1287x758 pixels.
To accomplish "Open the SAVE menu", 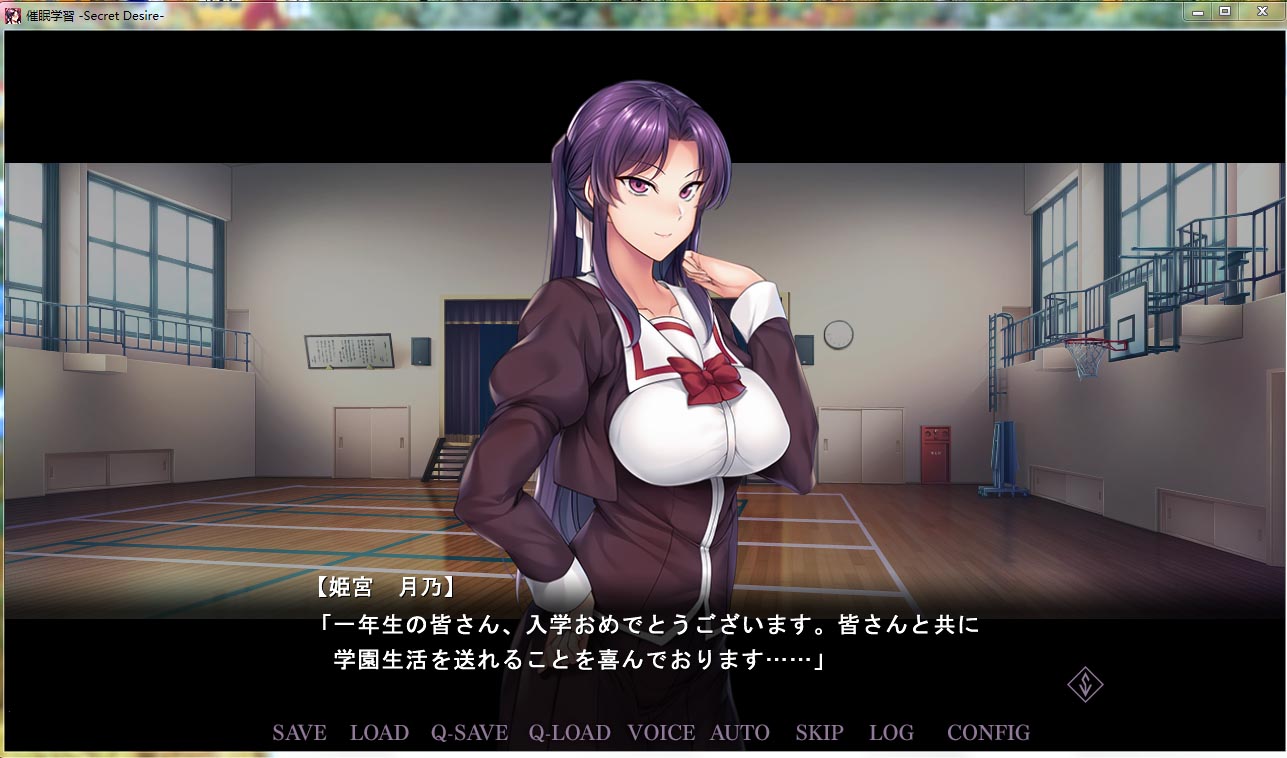I will tap(299, 733).
